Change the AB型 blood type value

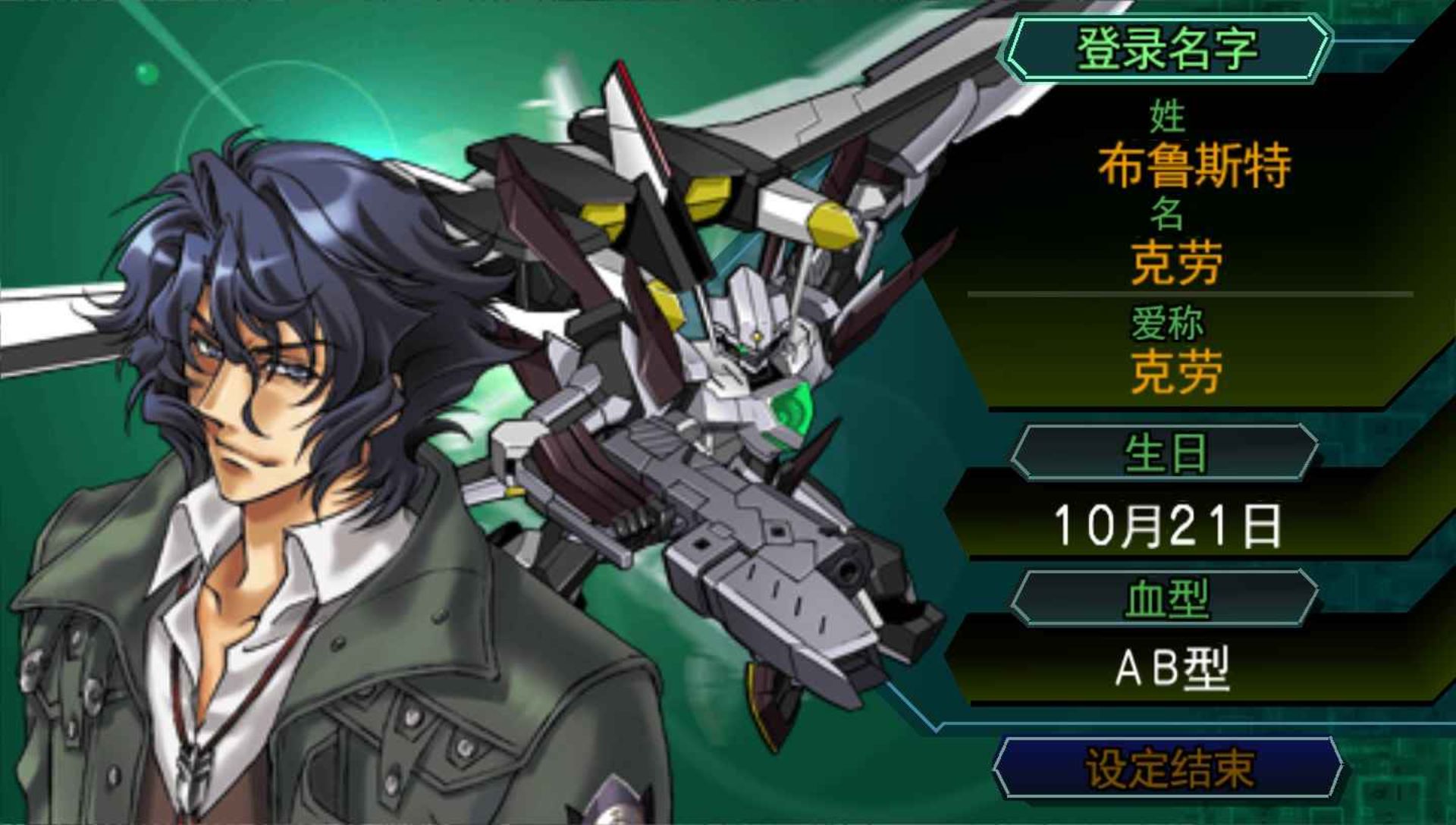tap(1172, 669)
